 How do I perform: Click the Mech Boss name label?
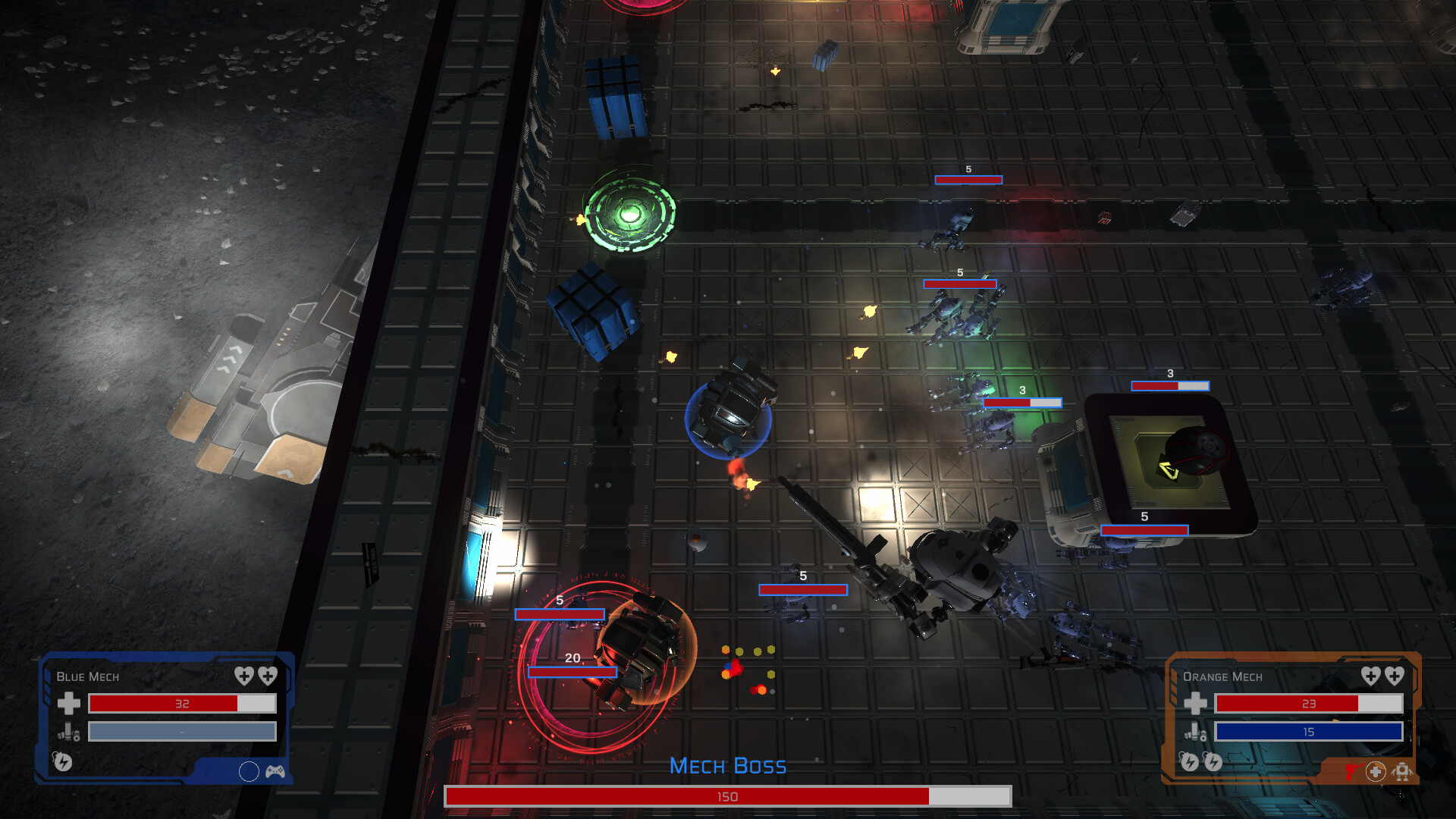[728, 766]
